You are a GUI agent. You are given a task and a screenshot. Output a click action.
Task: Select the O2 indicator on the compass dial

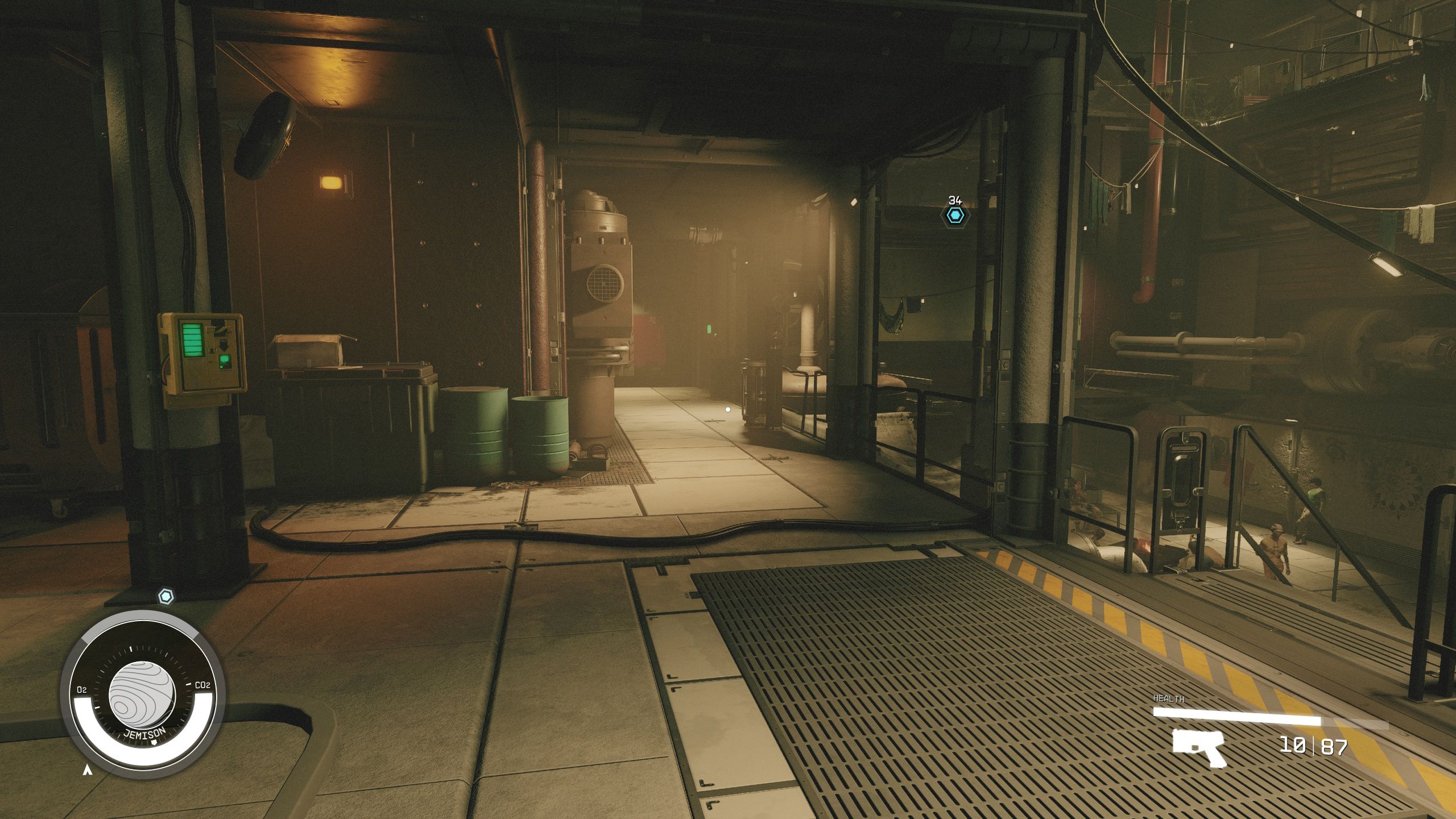(81, 689)
